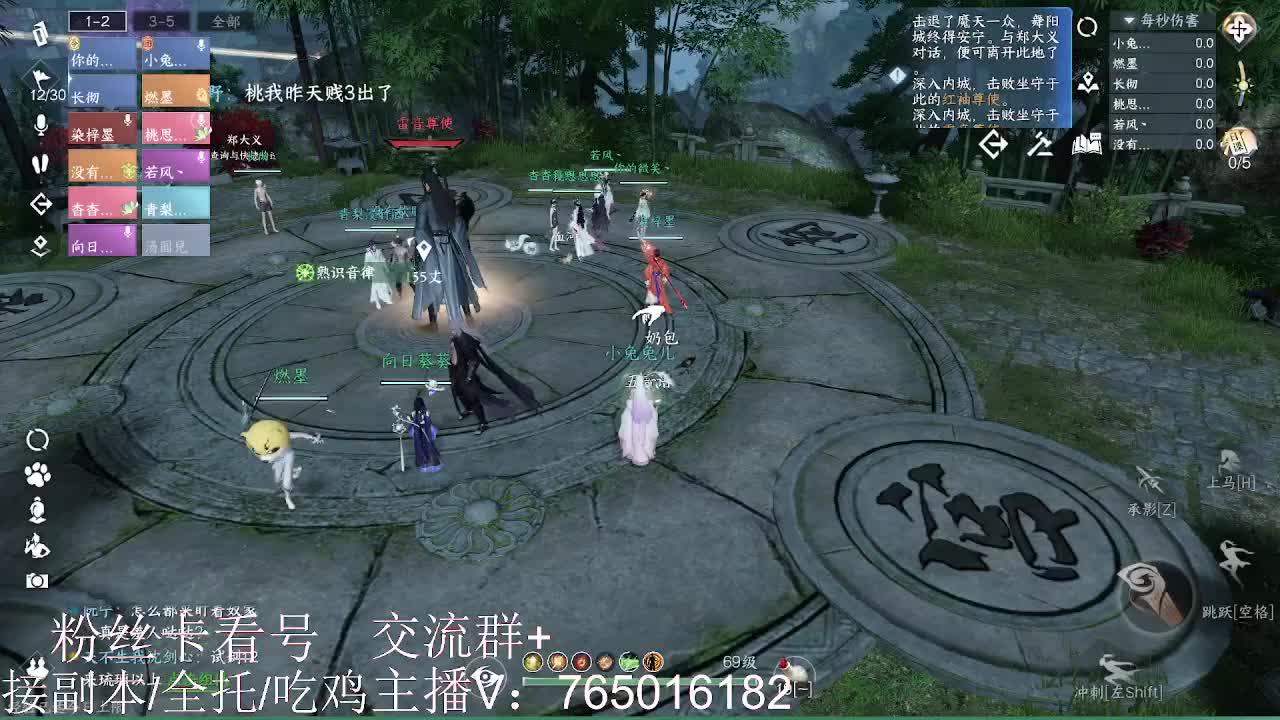Mute the microphone icon on the left sidebar
1280x720 pixels.
click(39, 126)
